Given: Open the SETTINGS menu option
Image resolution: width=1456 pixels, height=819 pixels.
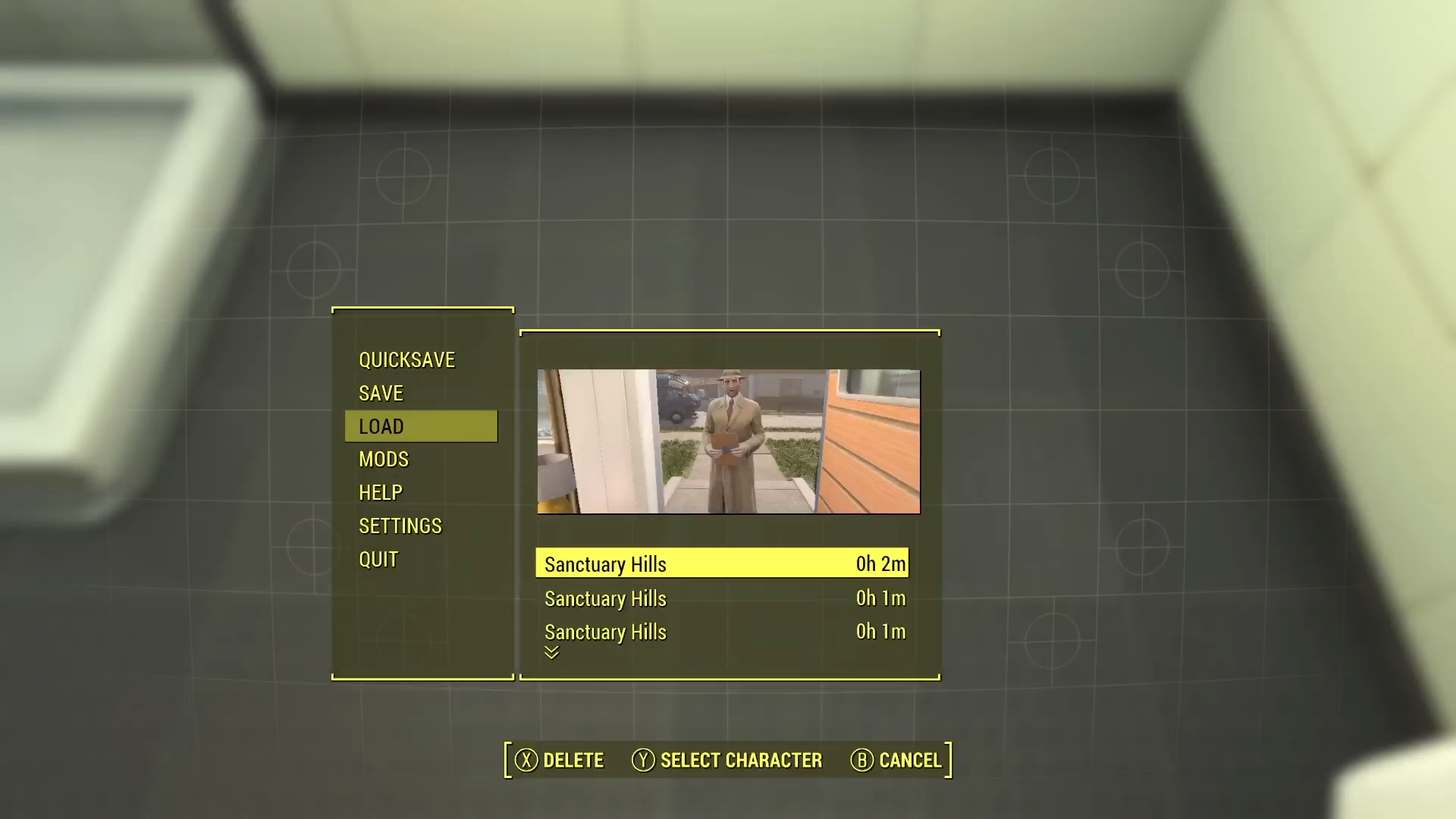Looking at the screenshot, I should point(400,526).
